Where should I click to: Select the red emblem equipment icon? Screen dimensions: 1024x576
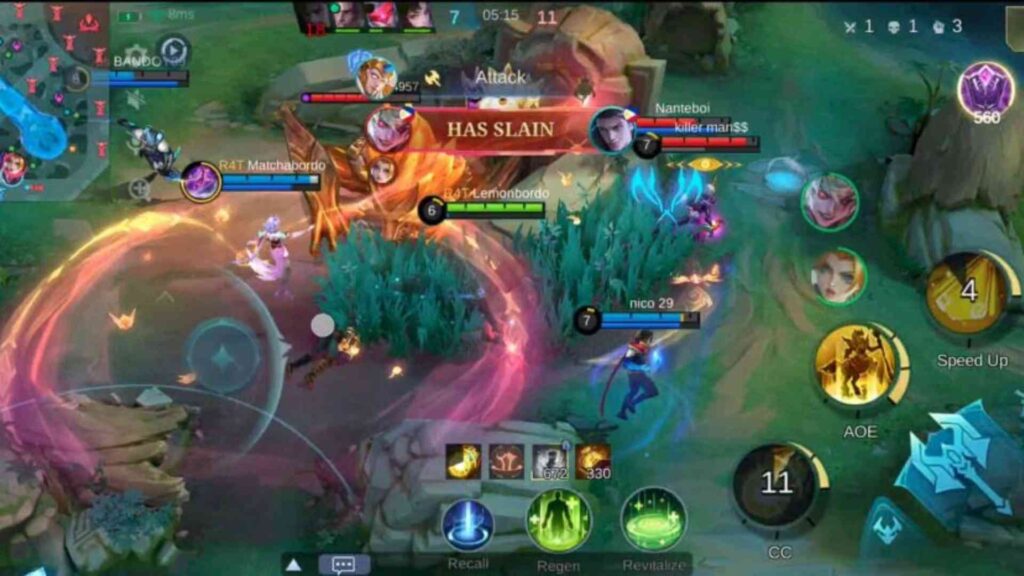click(506, 460)
